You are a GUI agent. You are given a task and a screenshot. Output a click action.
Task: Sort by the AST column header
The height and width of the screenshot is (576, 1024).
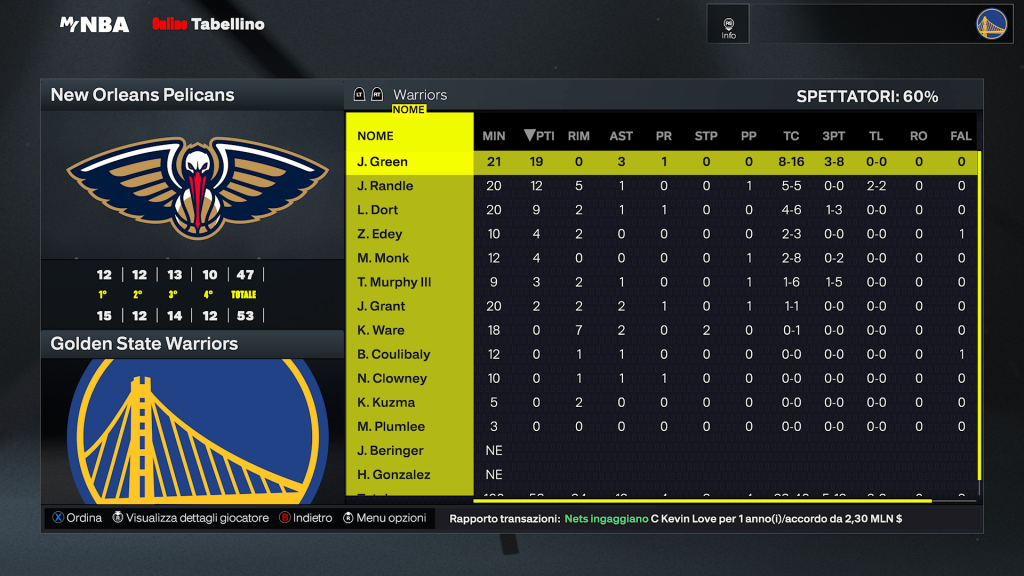pyautogui.click(x=621, y=136)
